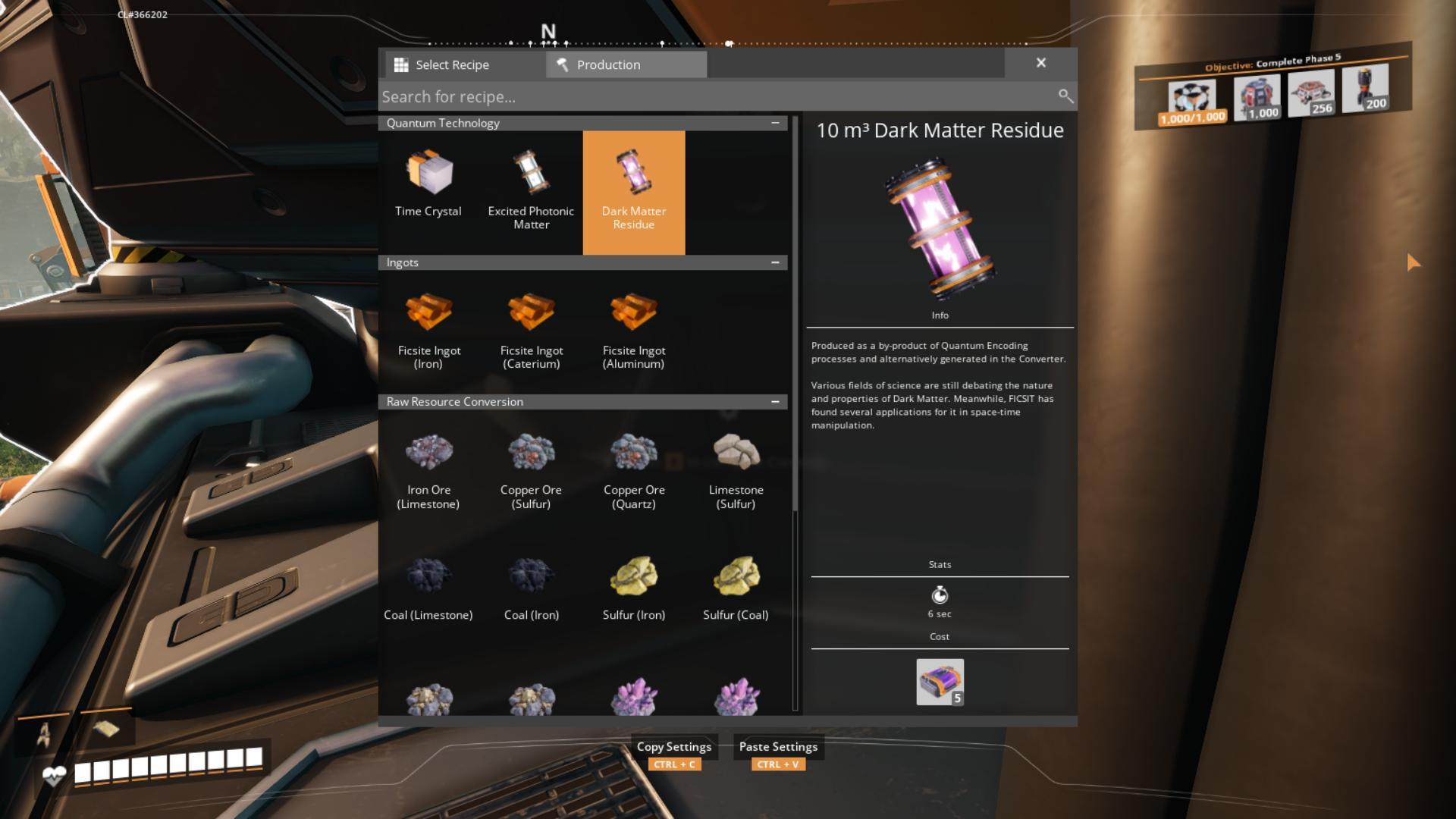
Task: Pick the Limestone (Sulfur) recipe
Action: tap(736, 469)
